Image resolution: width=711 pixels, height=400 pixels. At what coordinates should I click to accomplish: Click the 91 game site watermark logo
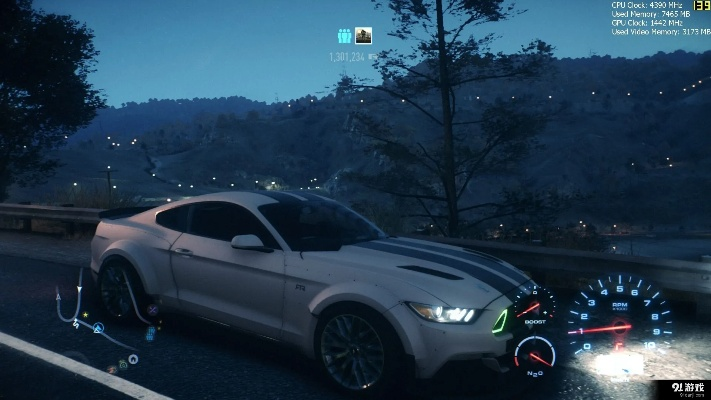click(x=687, y=389)
